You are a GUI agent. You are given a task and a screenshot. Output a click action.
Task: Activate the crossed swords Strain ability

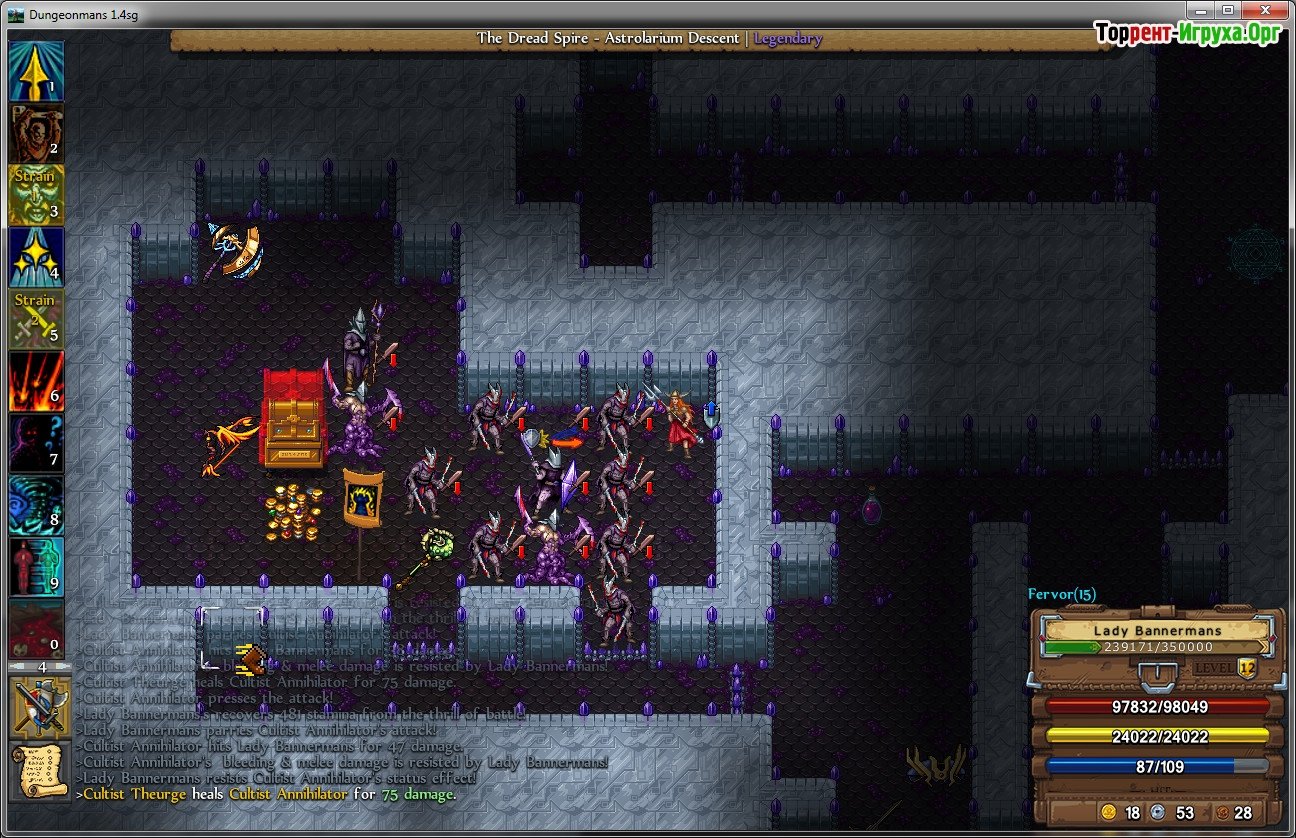click(37, 318)
